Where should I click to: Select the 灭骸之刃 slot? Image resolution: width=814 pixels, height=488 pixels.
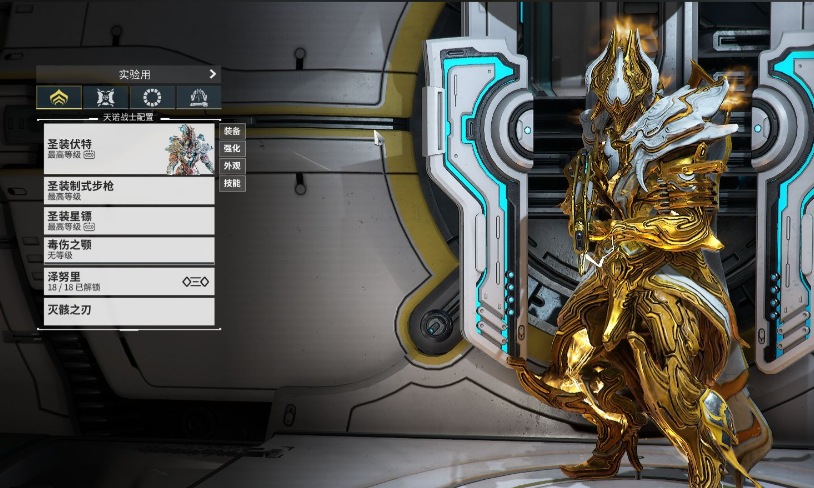(128, 311)
